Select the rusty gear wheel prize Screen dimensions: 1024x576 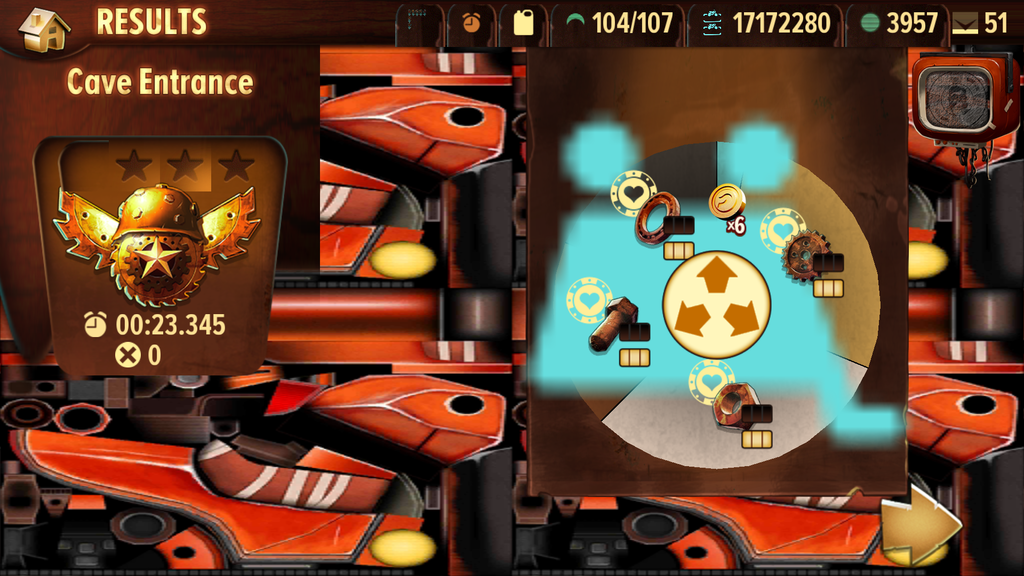803,255
